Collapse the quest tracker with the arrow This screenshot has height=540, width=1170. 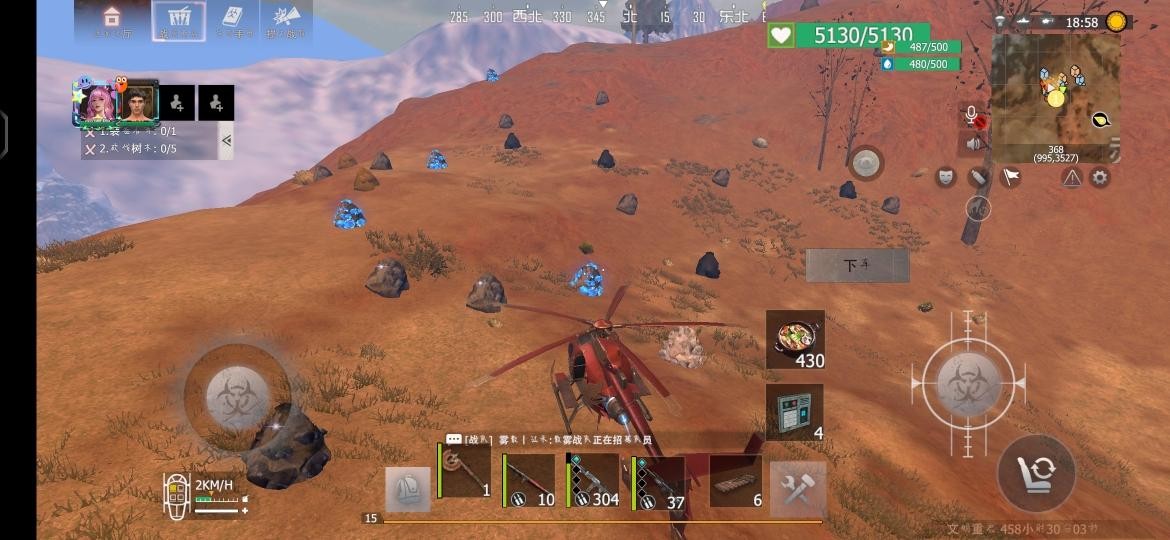click(226, 140)
